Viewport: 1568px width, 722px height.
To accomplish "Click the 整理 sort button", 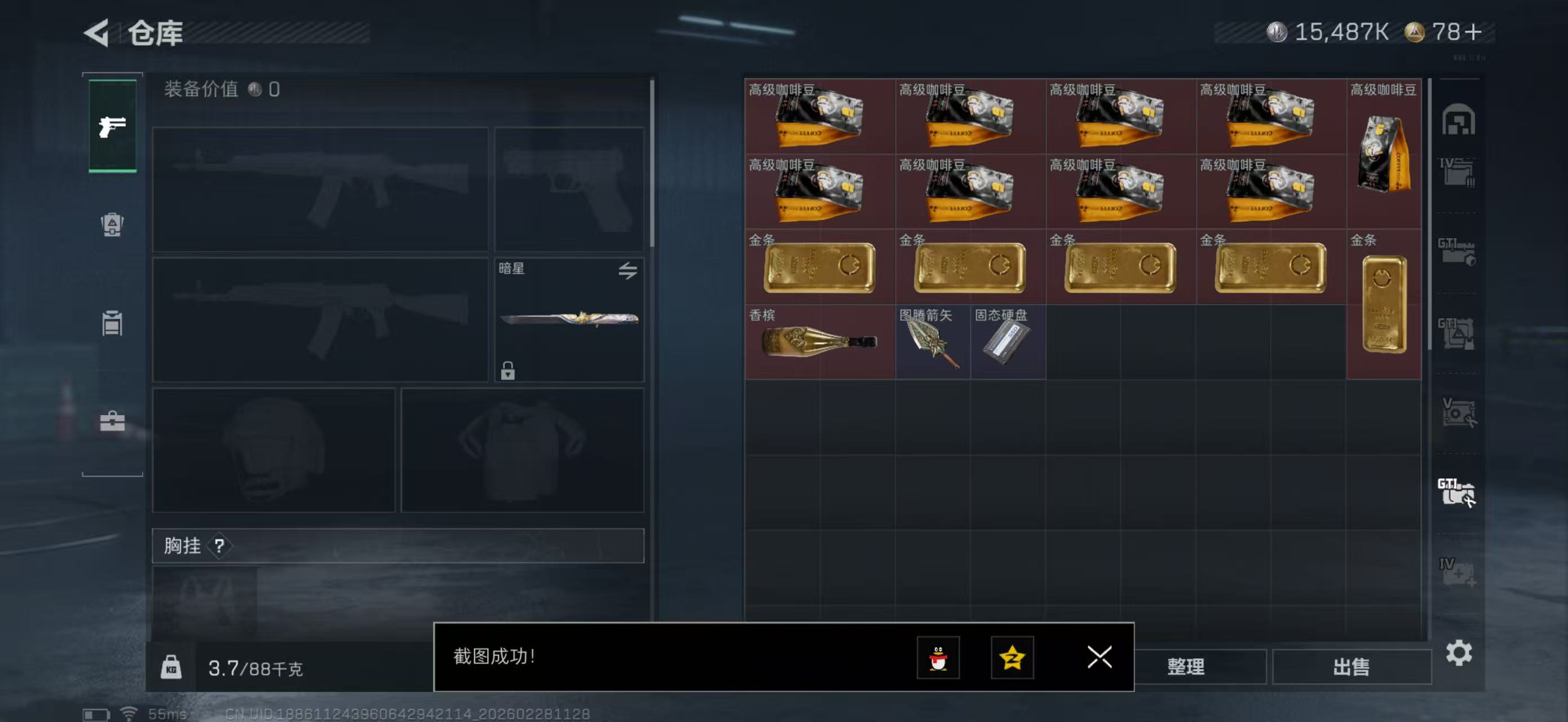I will (x=1185, y=667).
